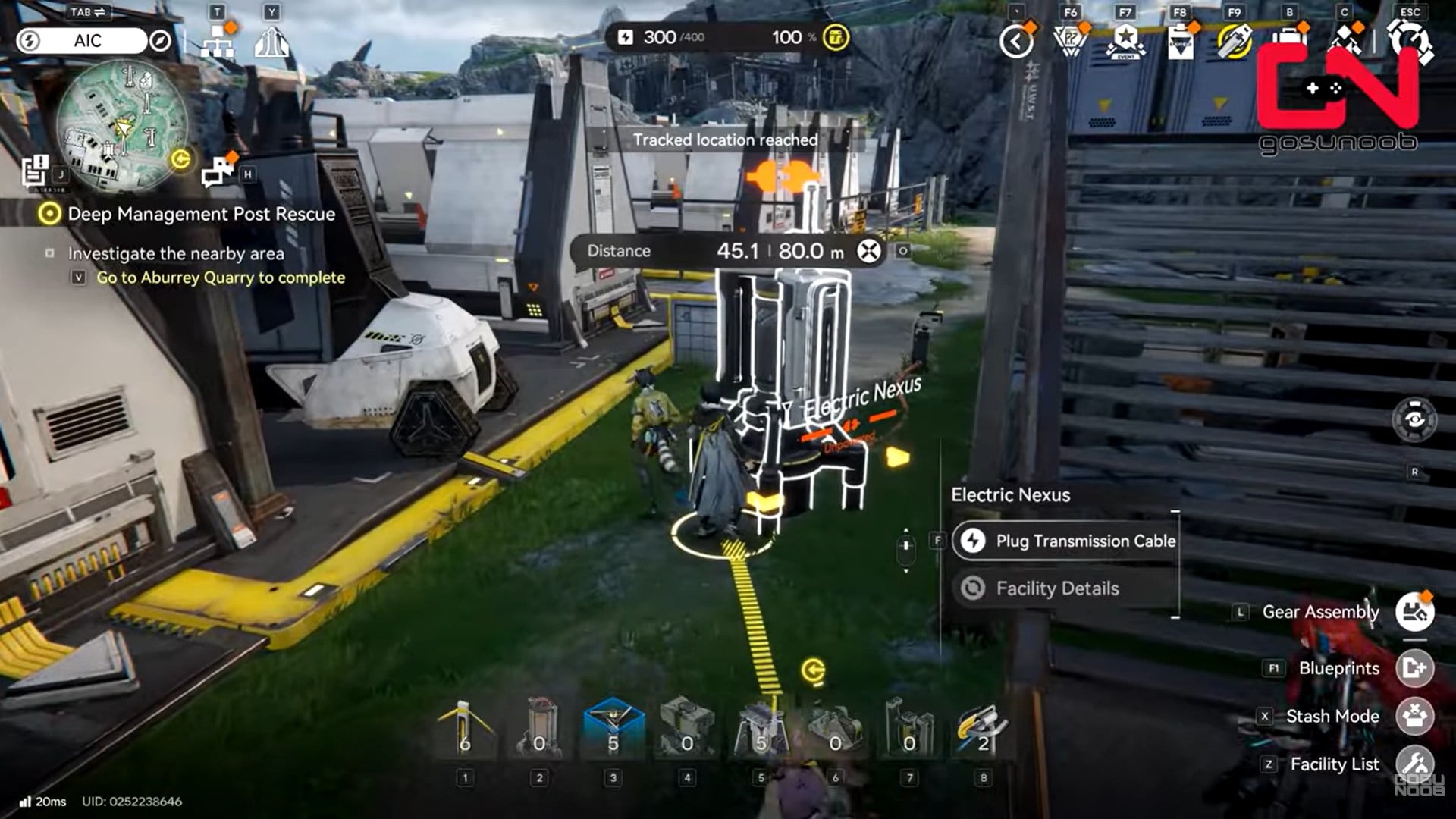Open the Event star badge icon

click(x=1125, y=42)
